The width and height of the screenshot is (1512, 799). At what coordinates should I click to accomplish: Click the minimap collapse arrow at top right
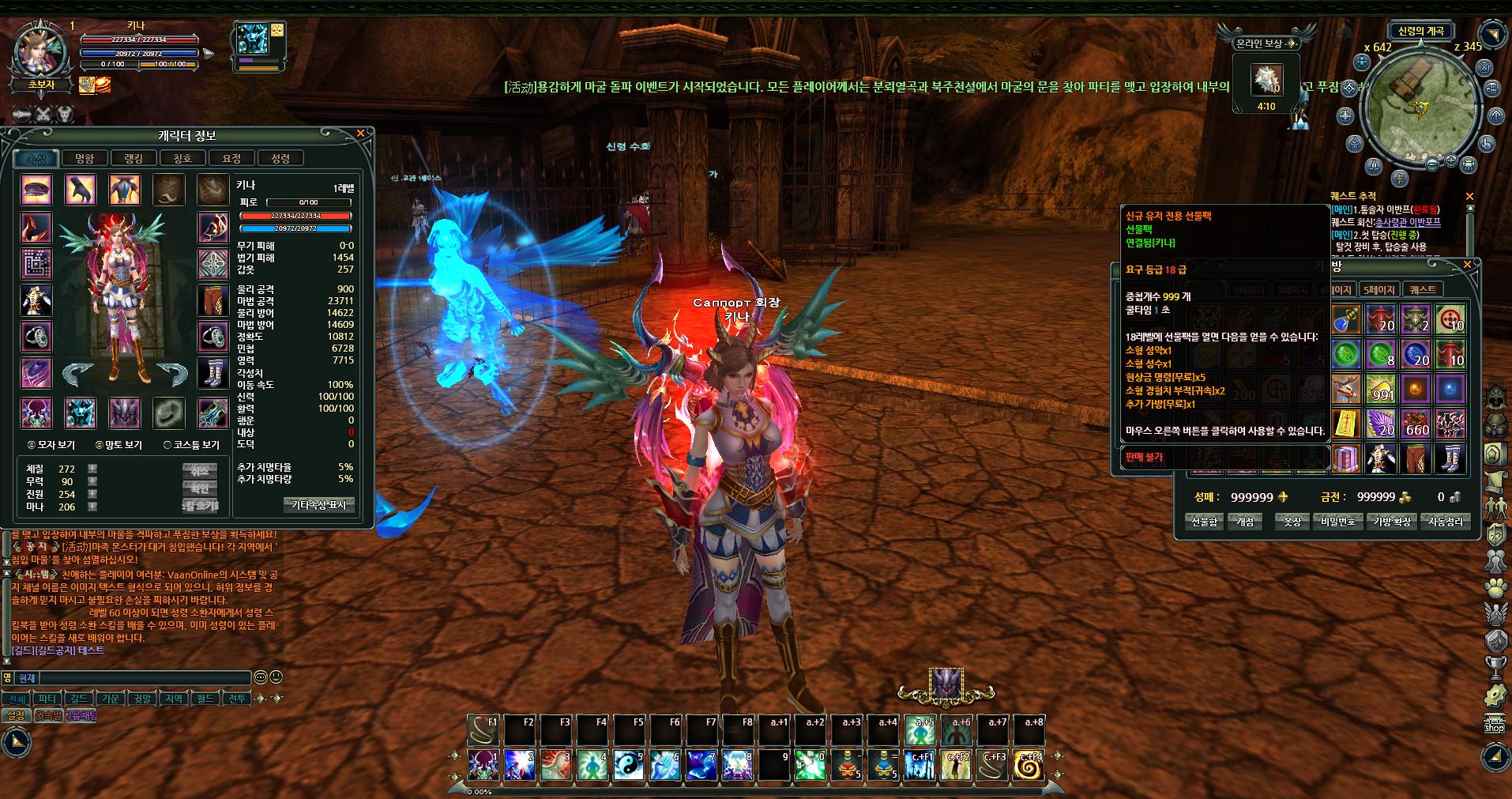click(1491, 33)
